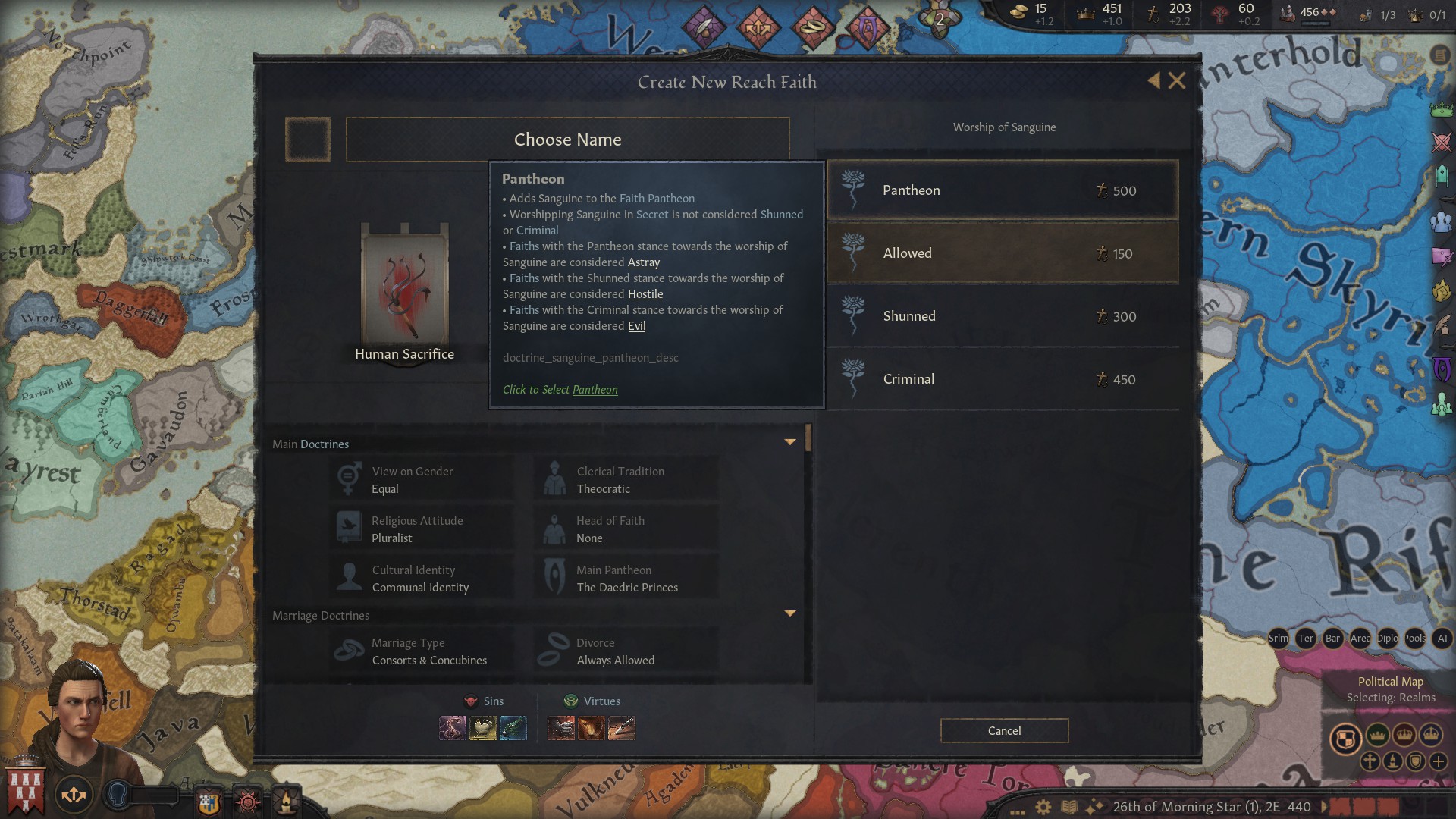Open the game settings gear icon
This screenshot has height=819, width=1456.
pos(1043,806)
